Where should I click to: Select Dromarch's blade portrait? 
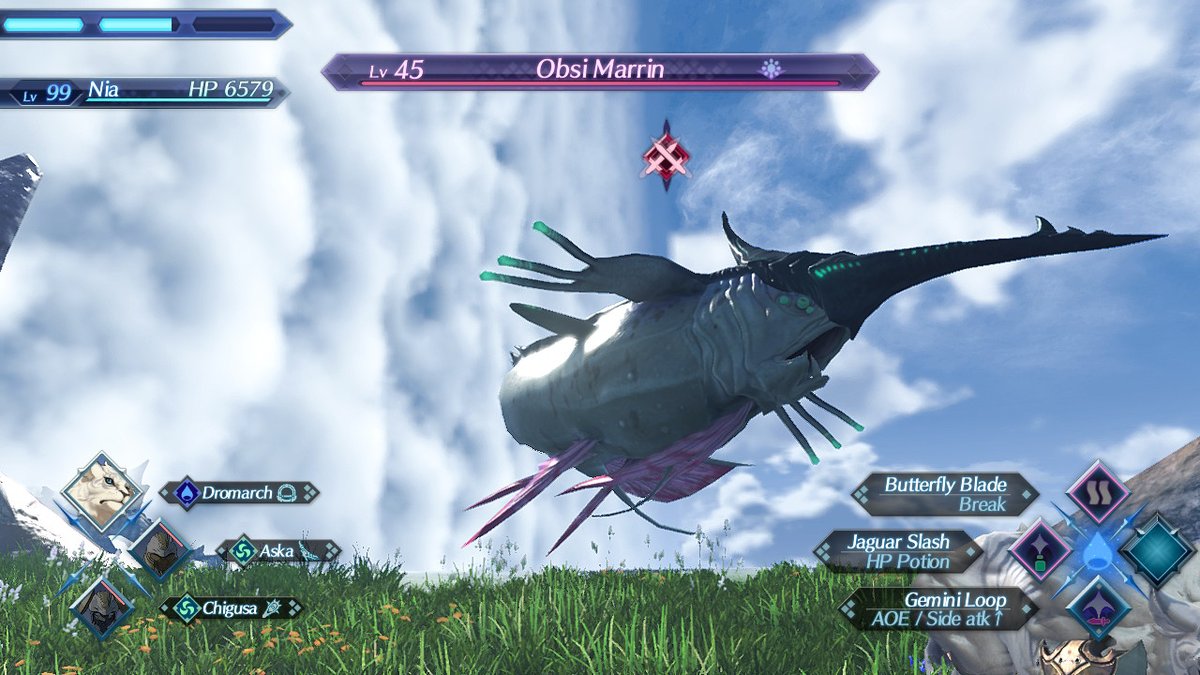click(101, 492)
